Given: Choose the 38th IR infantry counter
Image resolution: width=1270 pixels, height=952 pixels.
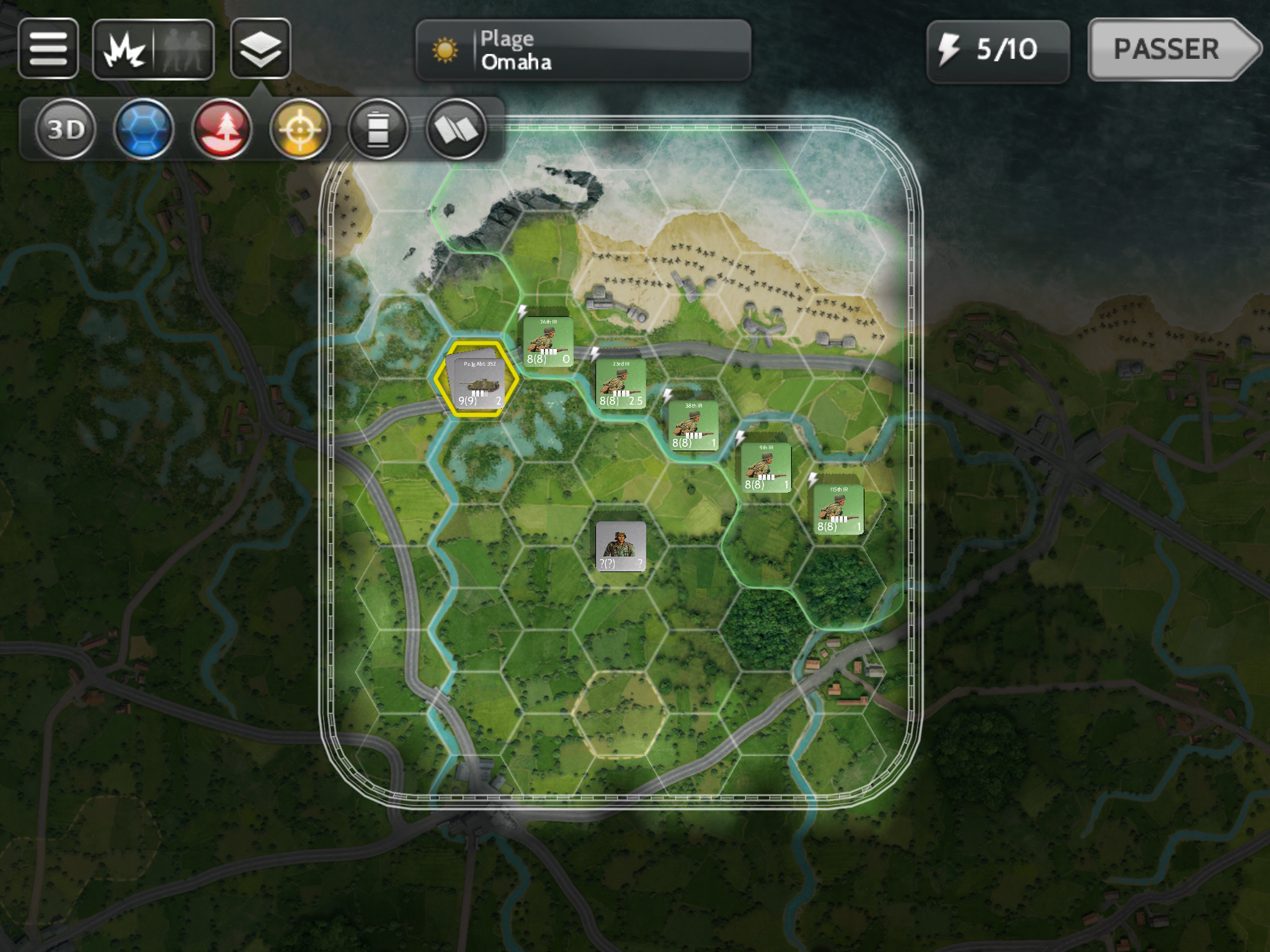Looking at the screenshot, I should tap(693, 425).
